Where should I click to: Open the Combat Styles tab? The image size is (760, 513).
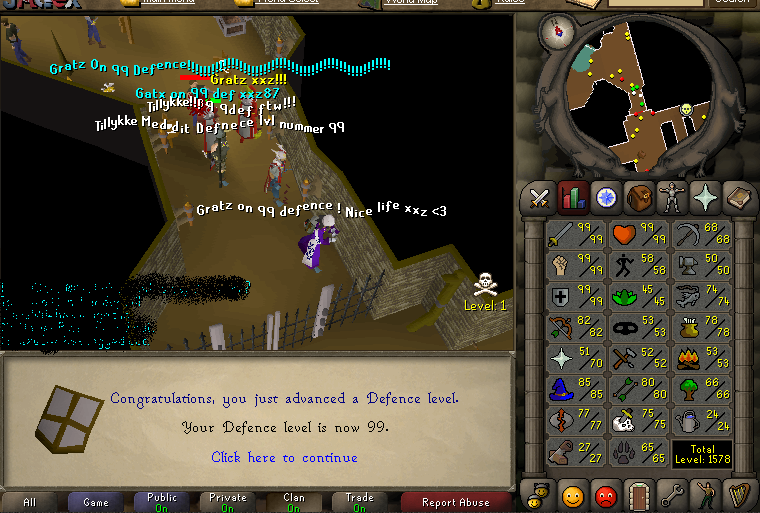[x=540, y=198]
